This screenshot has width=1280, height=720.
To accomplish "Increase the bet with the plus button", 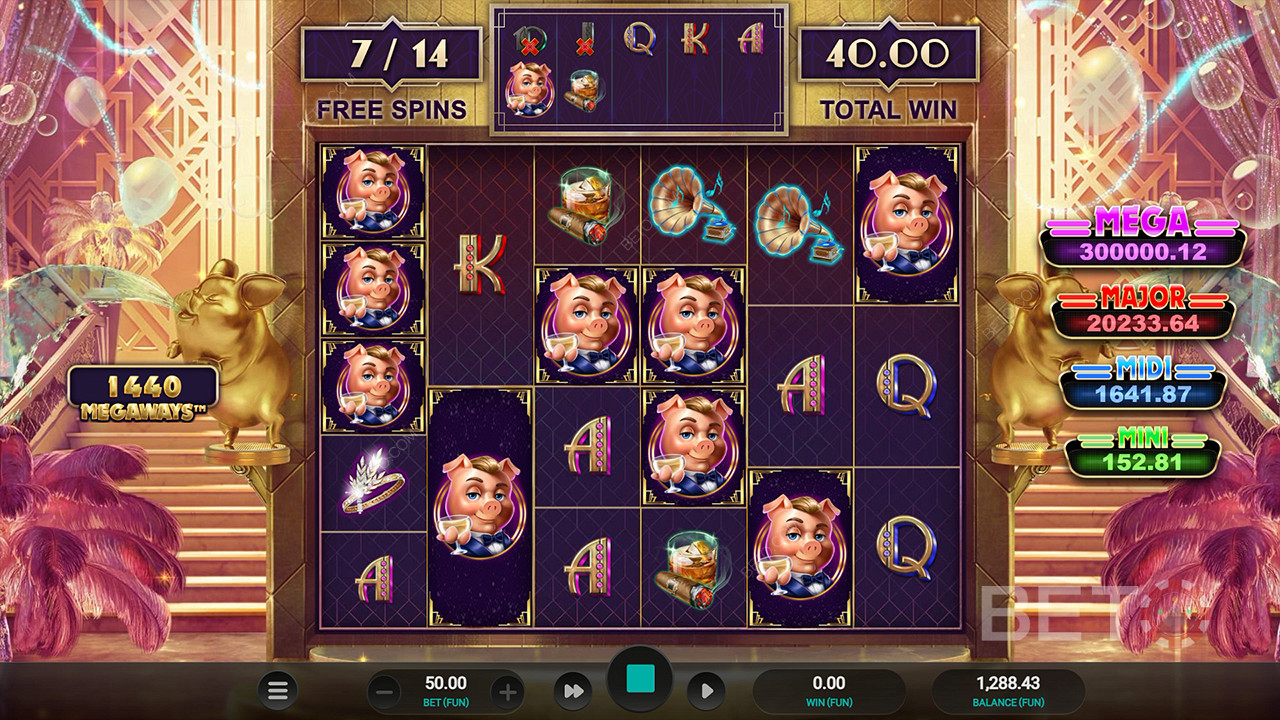I will 507,691.
